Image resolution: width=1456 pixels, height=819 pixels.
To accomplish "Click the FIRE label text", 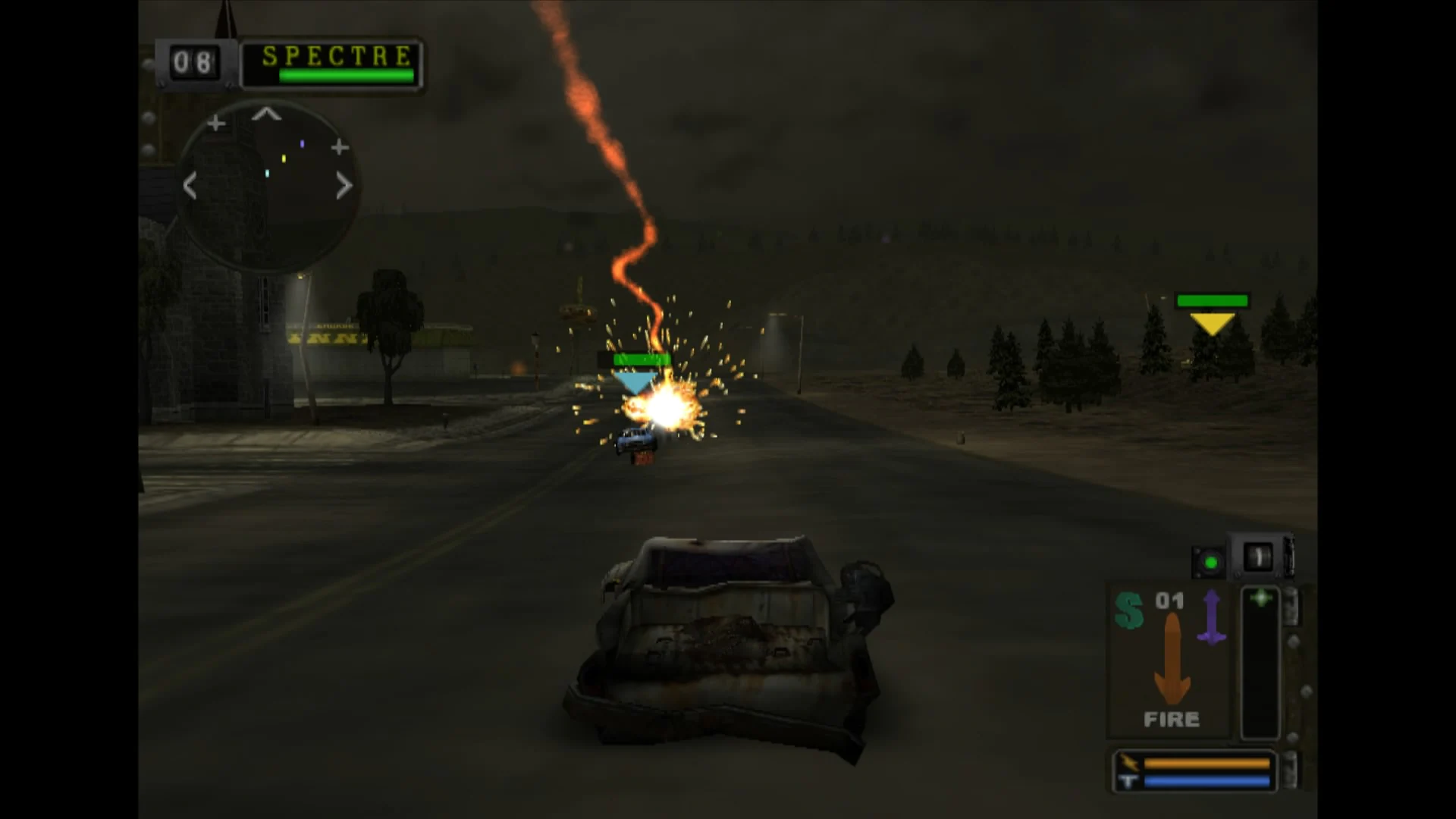I will (1171, 717).
